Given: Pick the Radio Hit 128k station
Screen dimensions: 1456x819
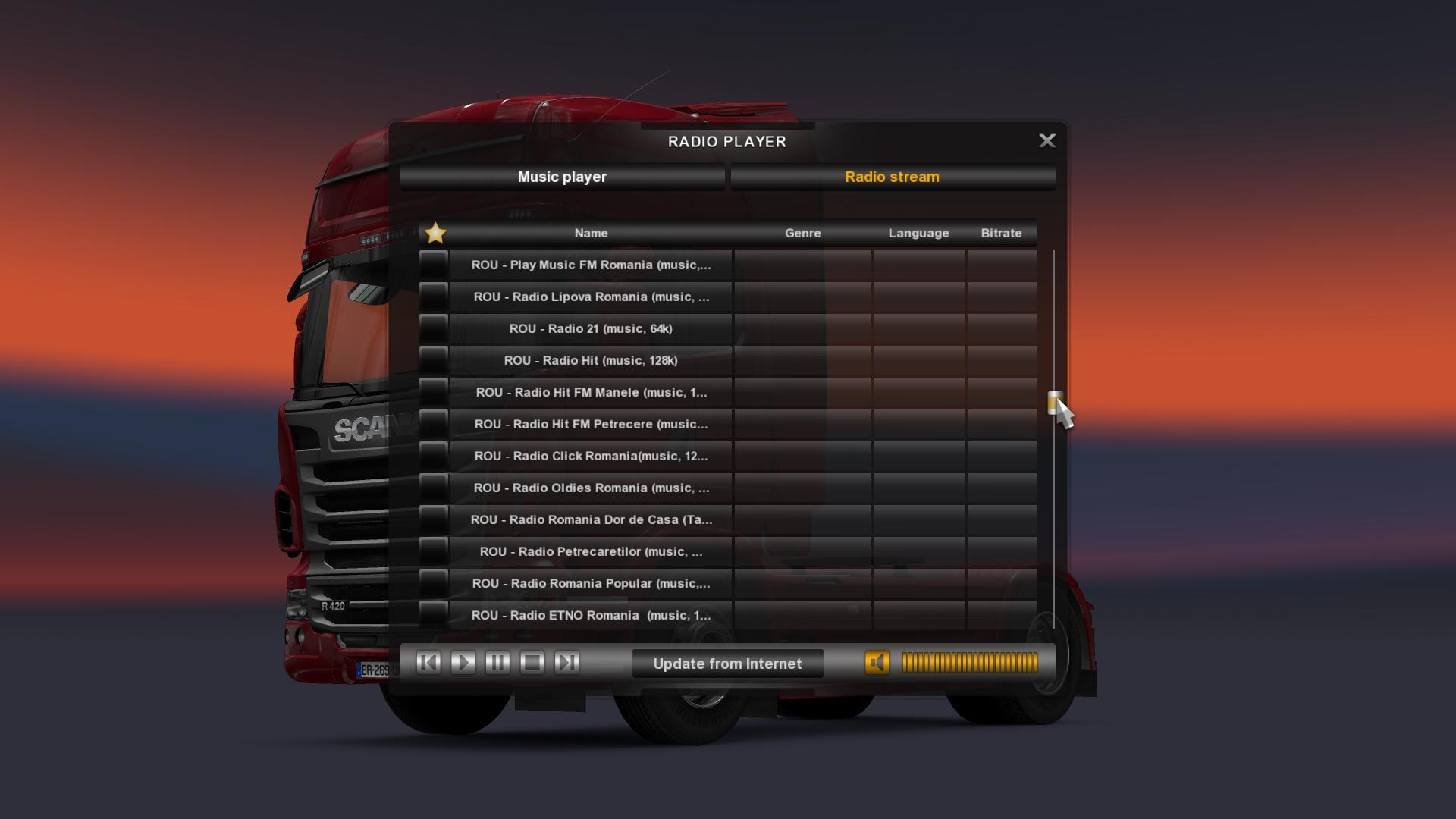Looking at the screenshot, I should [591, 361].
